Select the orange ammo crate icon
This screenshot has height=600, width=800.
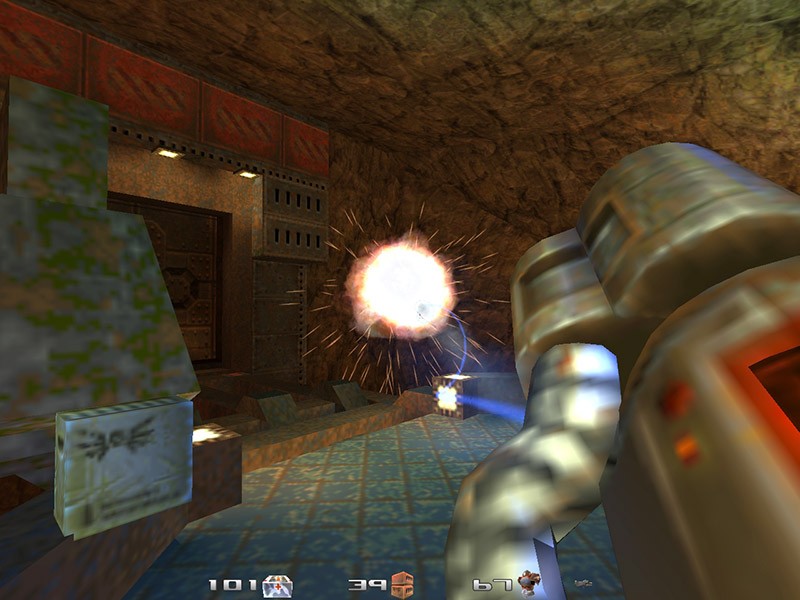pos(402,584)
